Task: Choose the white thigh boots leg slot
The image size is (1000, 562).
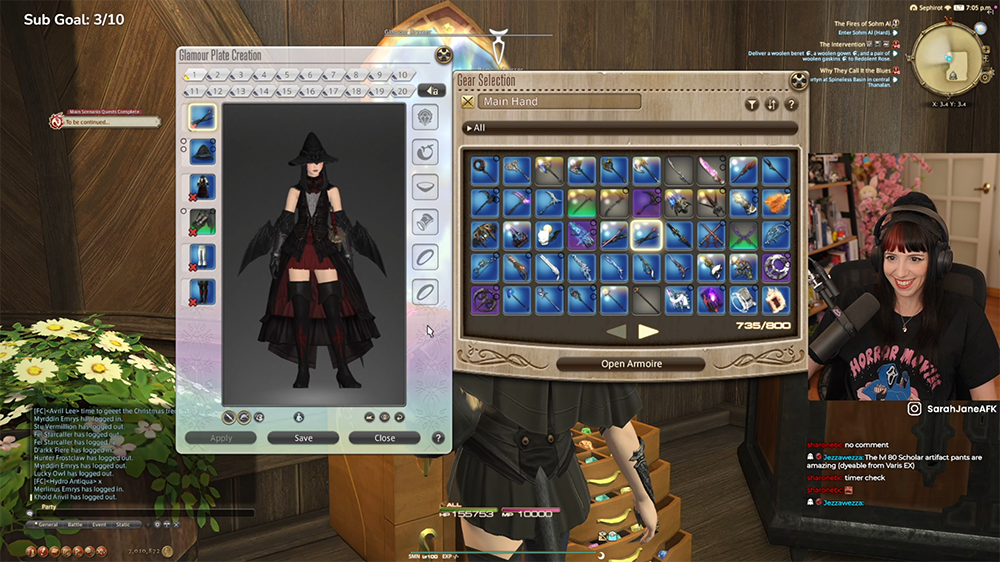Action: click(203, 256)
